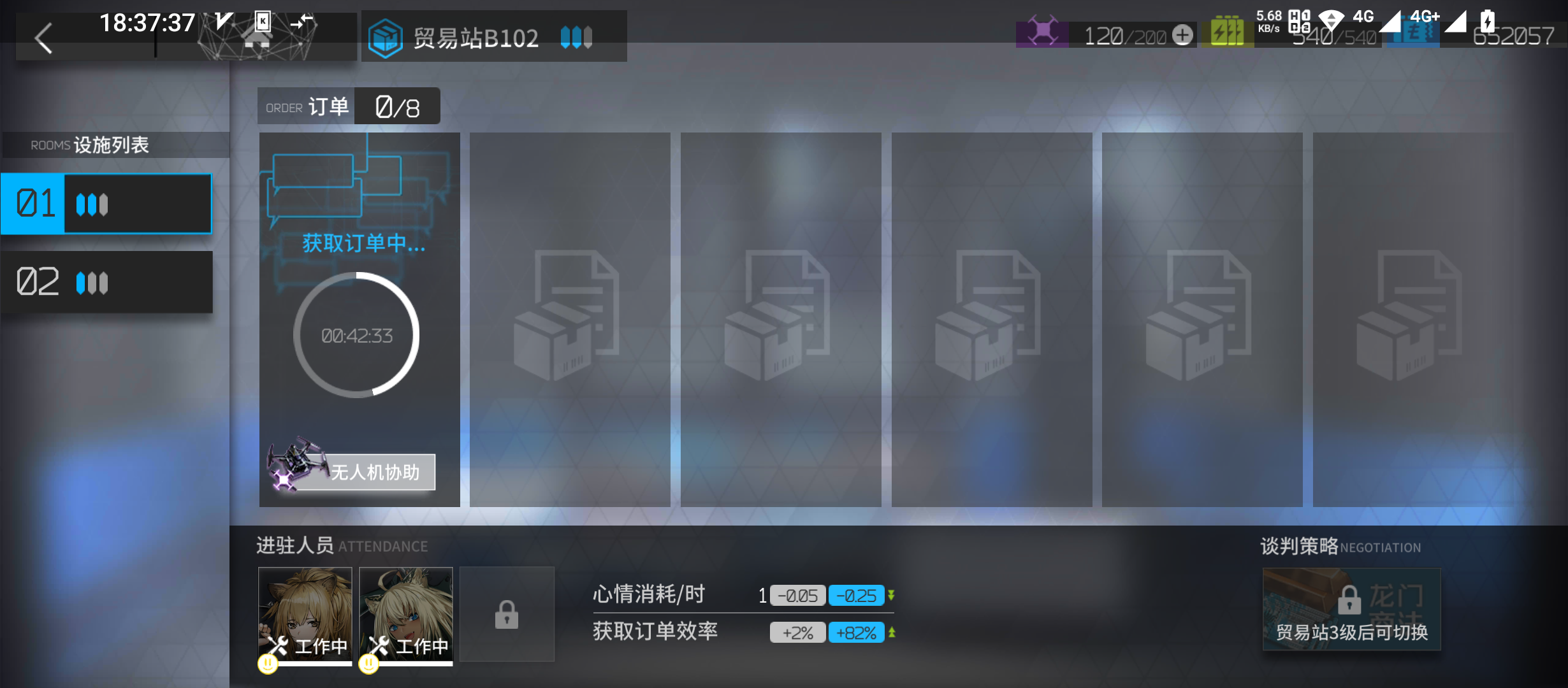The width and height of the screenshot is (1568, 688).
Task: Tap the back arrow to exit the facility
Action: 43,38
